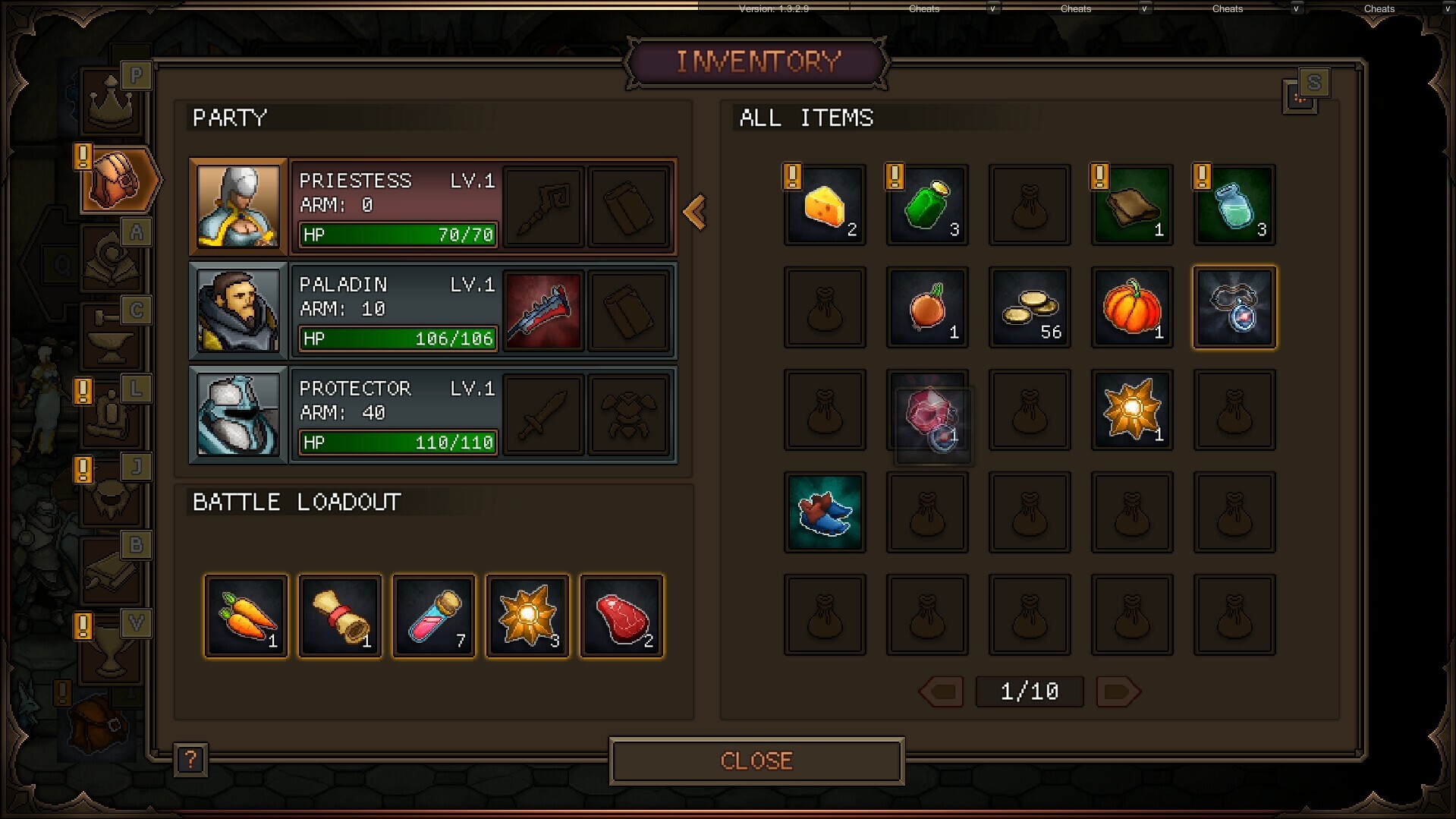Viewport: 1456px width, 819px height.
Task: Open the Cheats menu next to version number
Action: pyautogui.click(x=923, y=9)
